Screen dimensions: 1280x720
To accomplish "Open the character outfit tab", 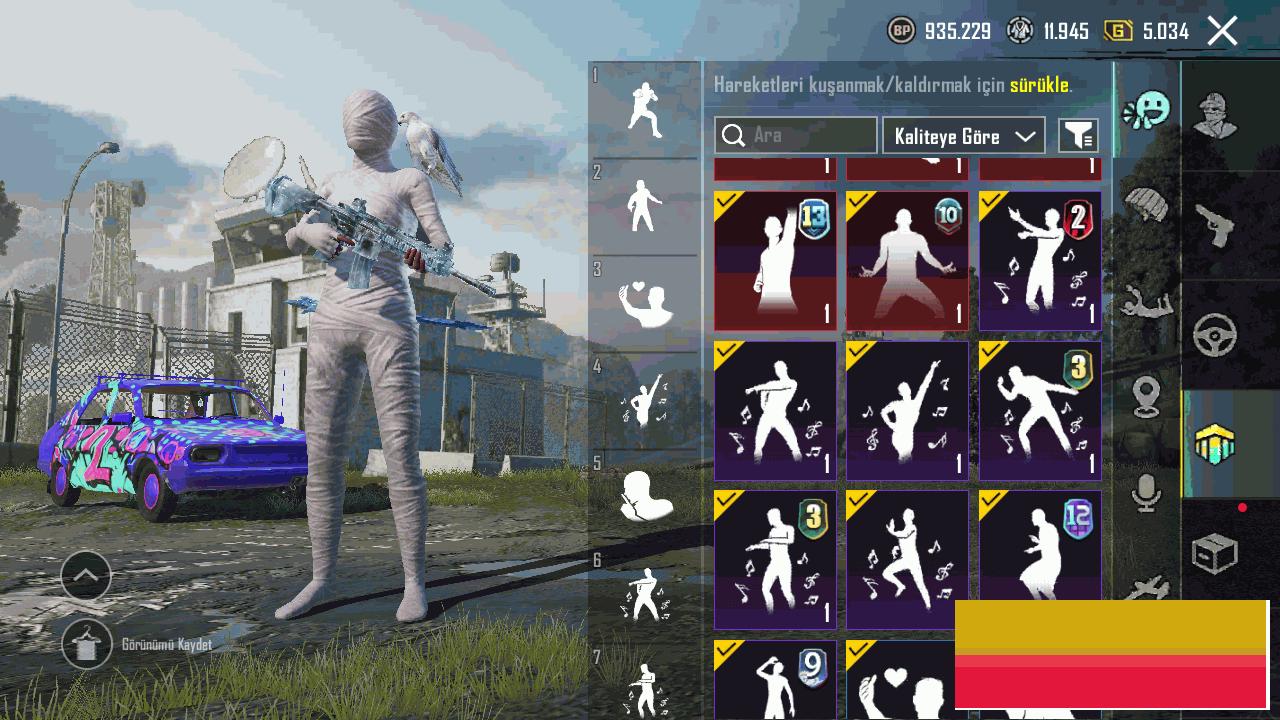I will pyautogui.click(x=1215, y=115).
